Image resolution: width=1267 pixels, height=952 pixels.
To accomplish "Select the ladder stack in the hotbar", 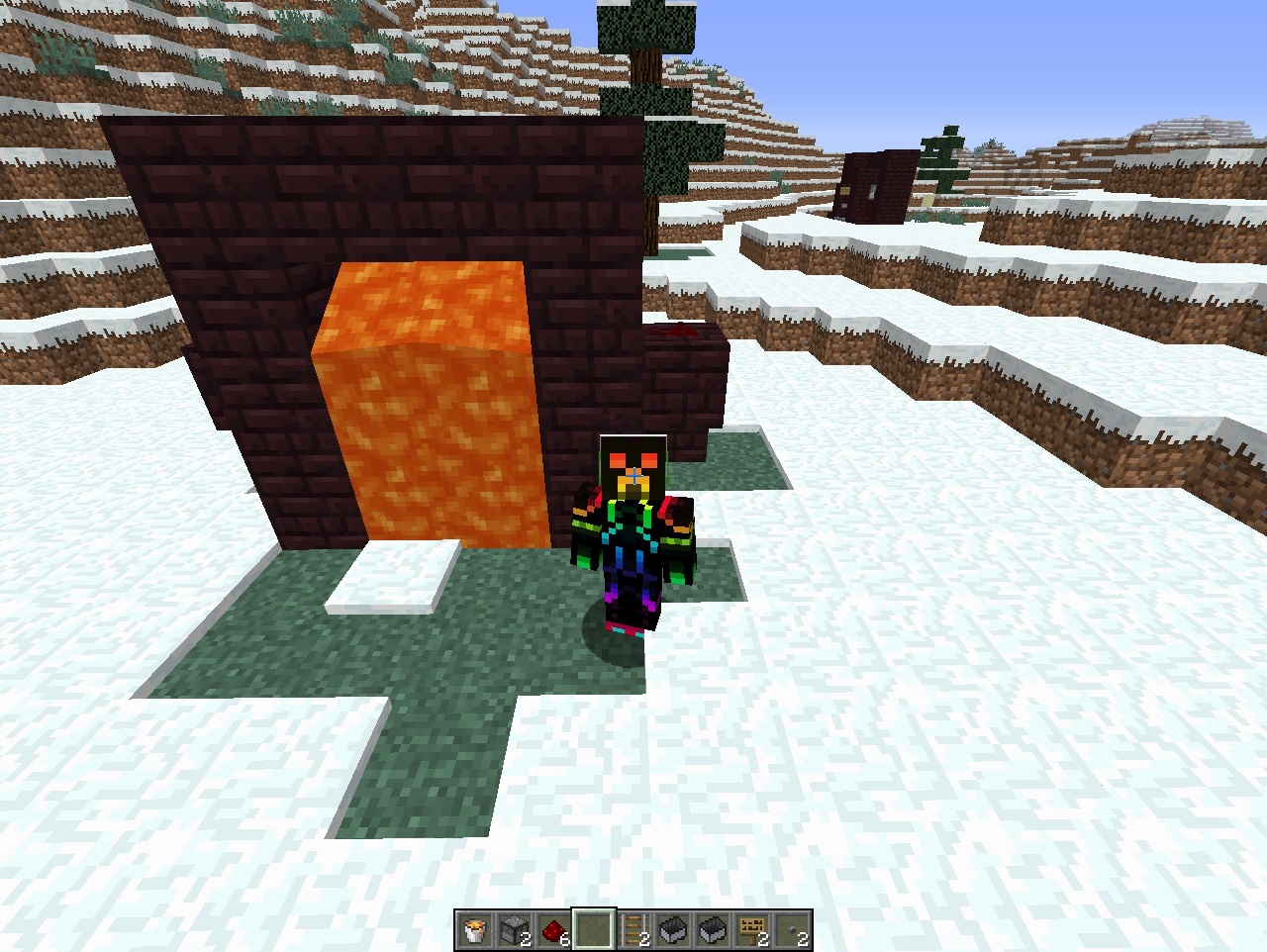I will click(635, 928).
